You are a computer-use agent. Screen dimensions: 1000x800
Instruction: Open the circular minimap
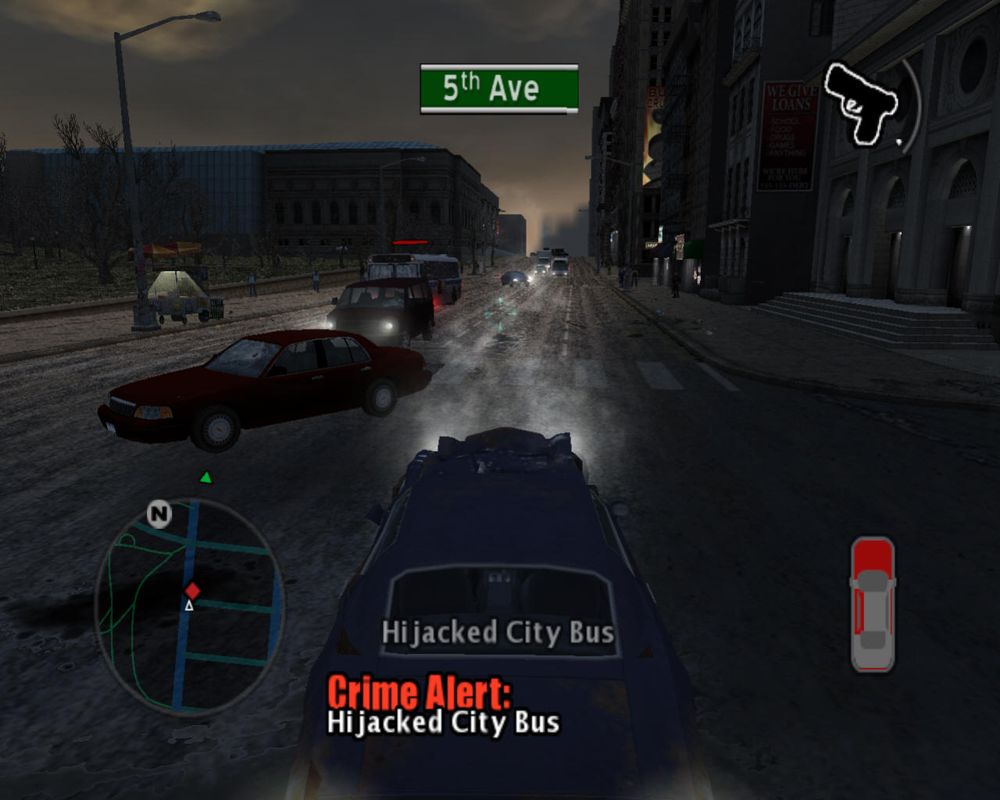click(x=189, y=605)
